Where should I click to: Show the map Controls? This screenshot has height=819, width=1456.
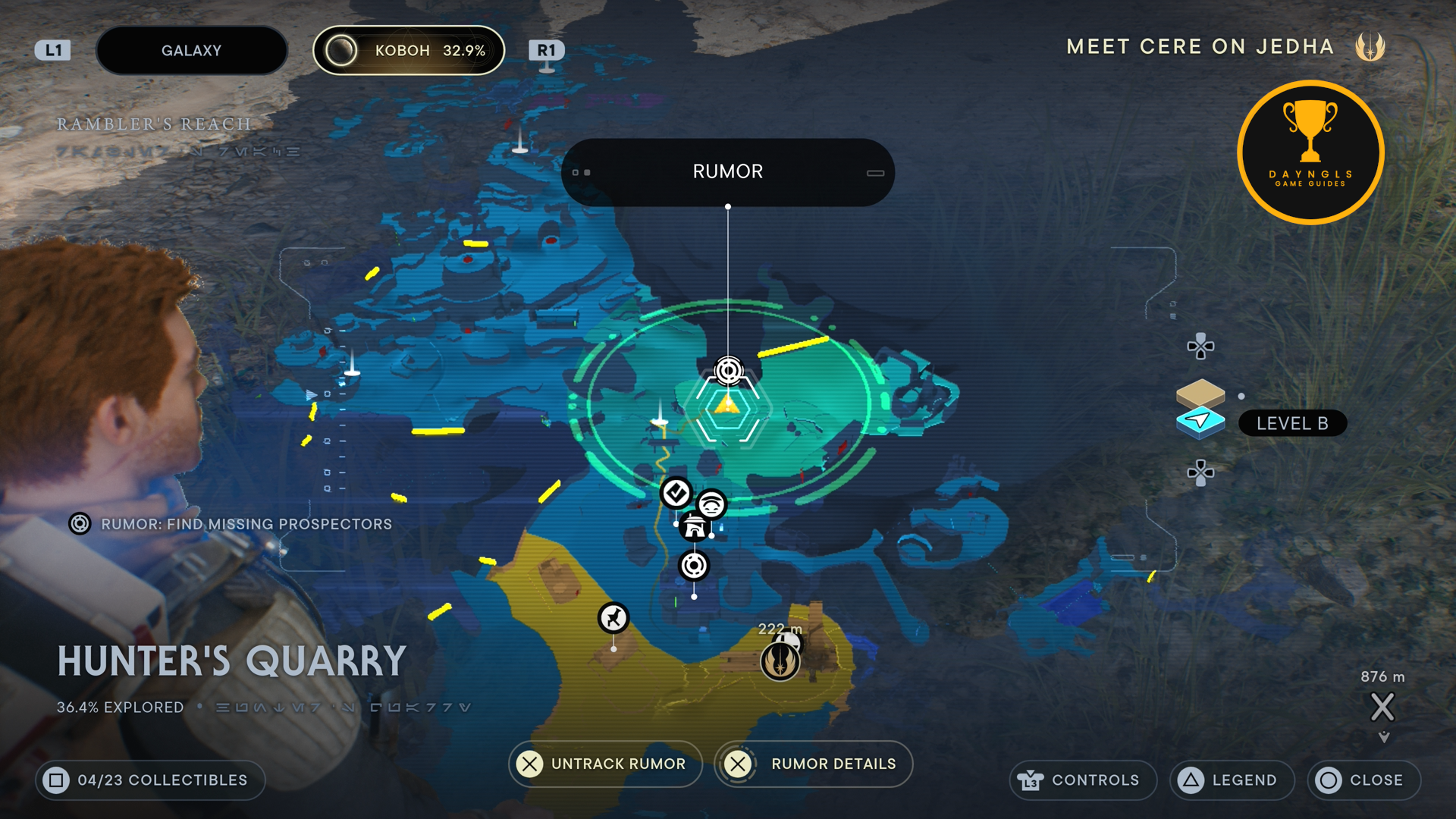click(1082, 780)
